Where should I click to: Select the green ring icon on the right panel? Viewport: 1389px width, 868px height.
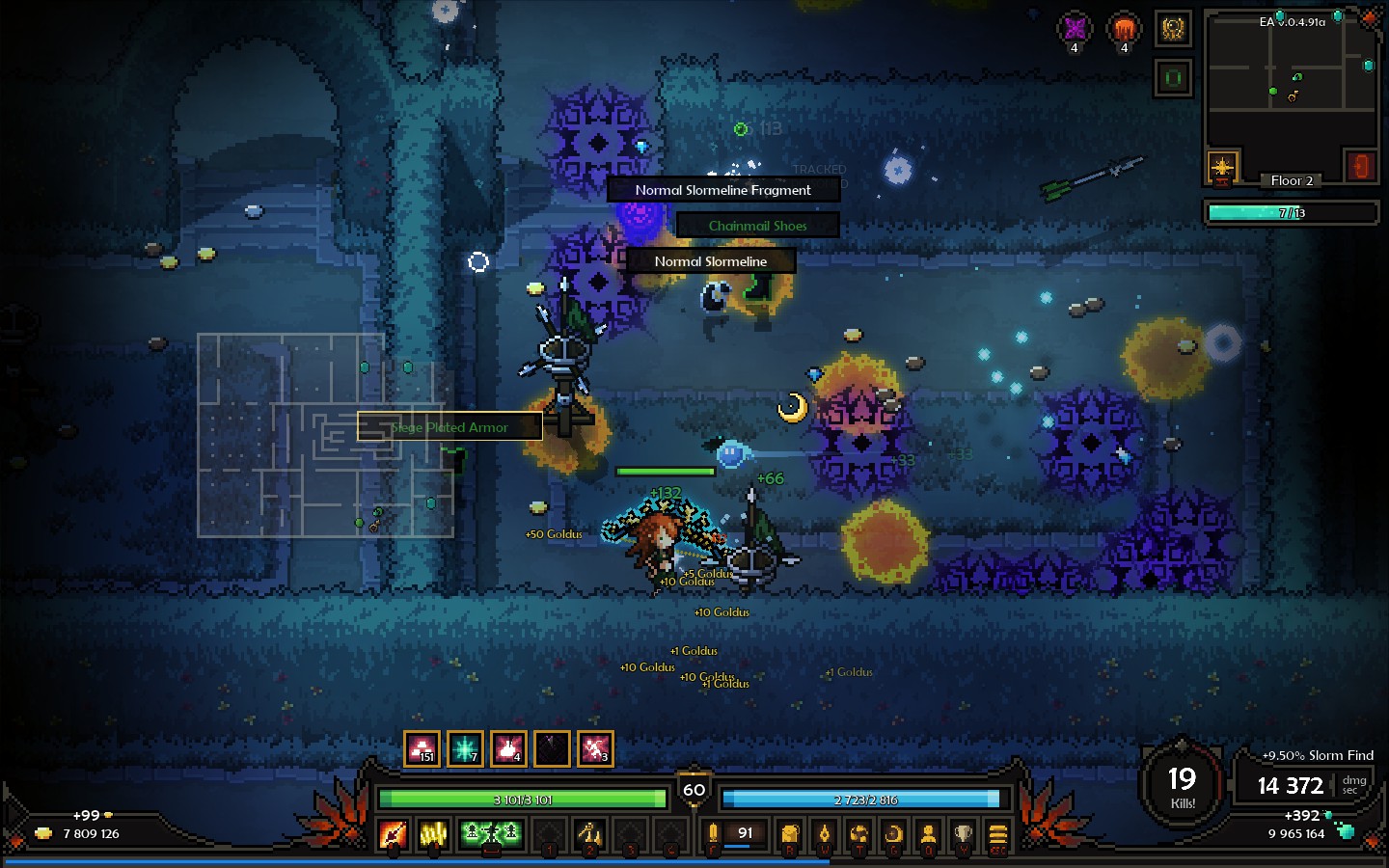pyautogui.click(x=1173, y=75)
